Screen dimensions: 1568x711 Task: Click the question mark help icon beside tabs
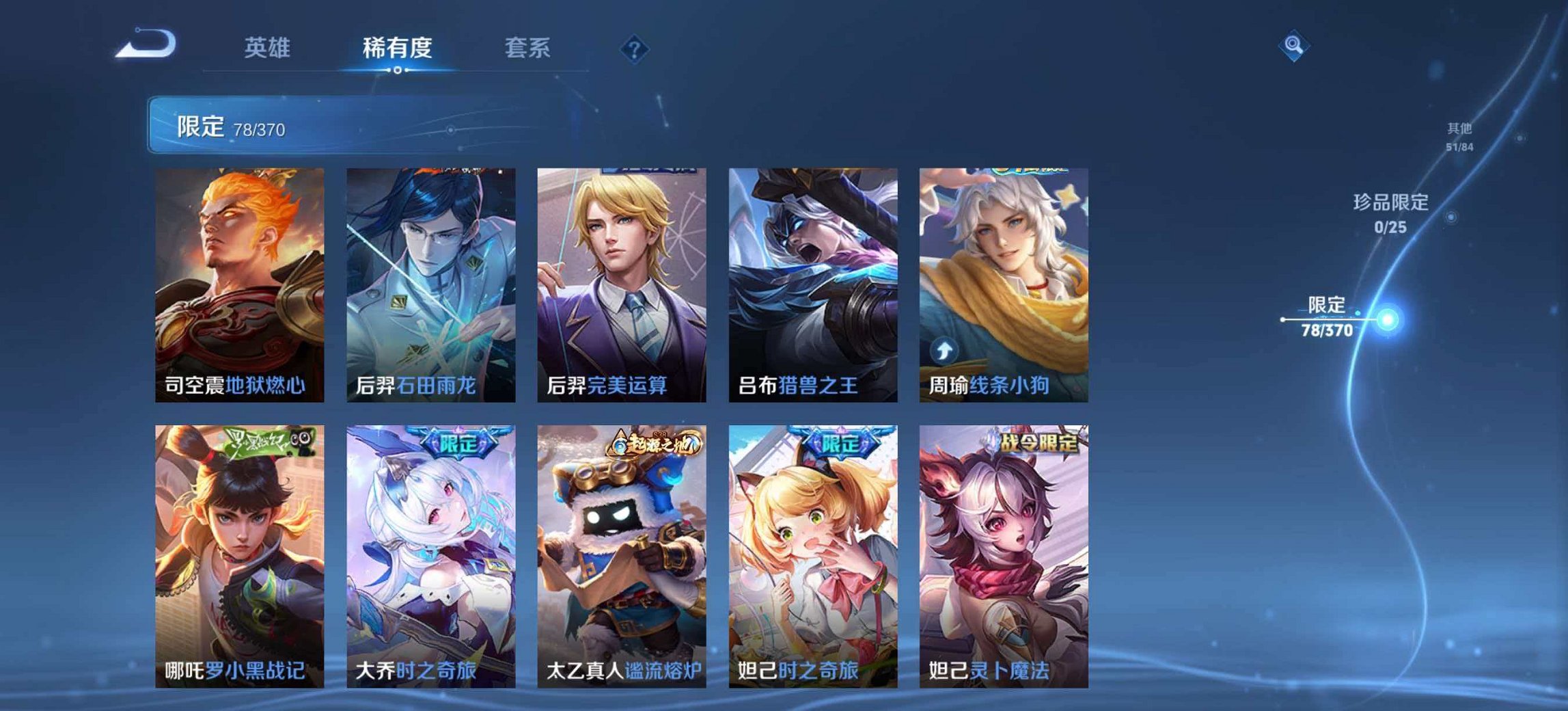[635, 49]
